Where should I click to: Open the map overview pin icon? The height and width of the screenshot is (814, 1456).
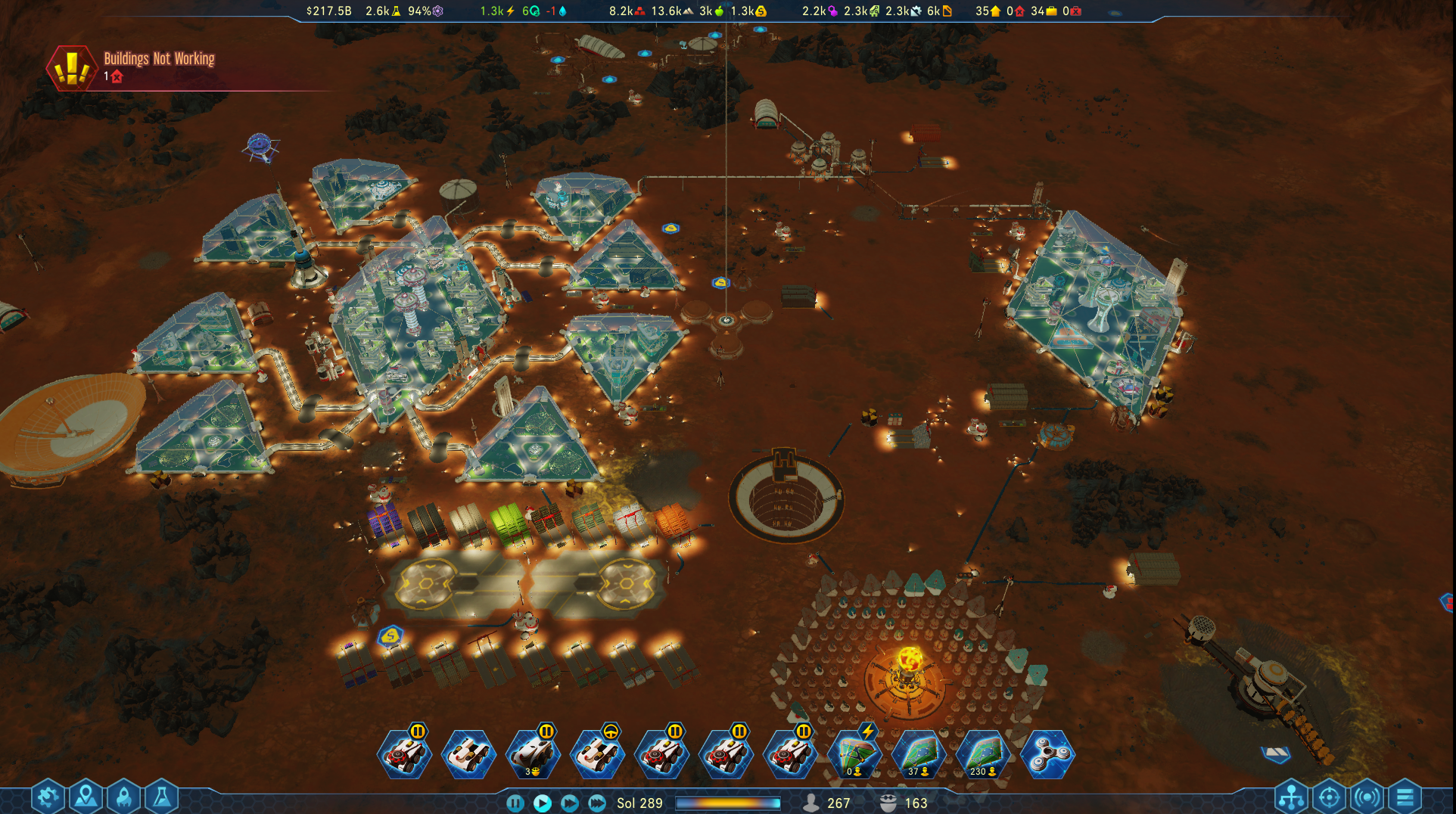[x=86, y=796]
